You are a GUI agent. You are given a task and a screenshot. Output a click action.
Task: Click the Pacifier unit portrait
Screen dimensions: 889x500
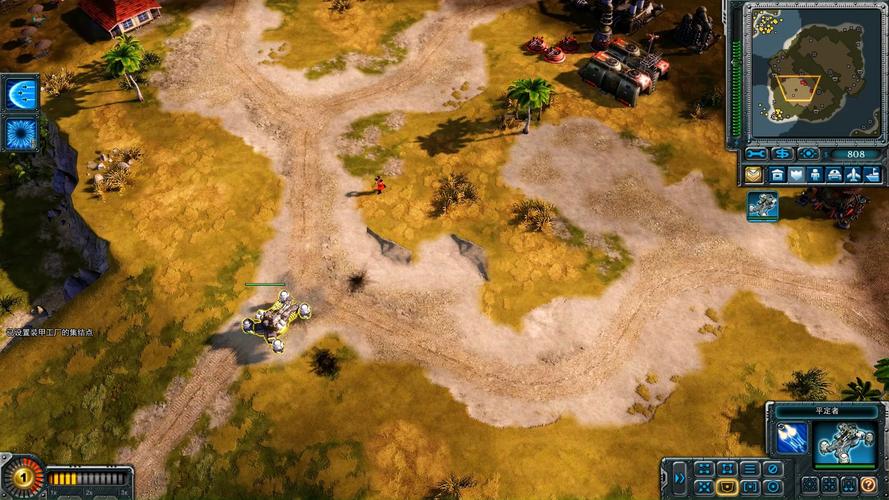[x=843, y=443]
